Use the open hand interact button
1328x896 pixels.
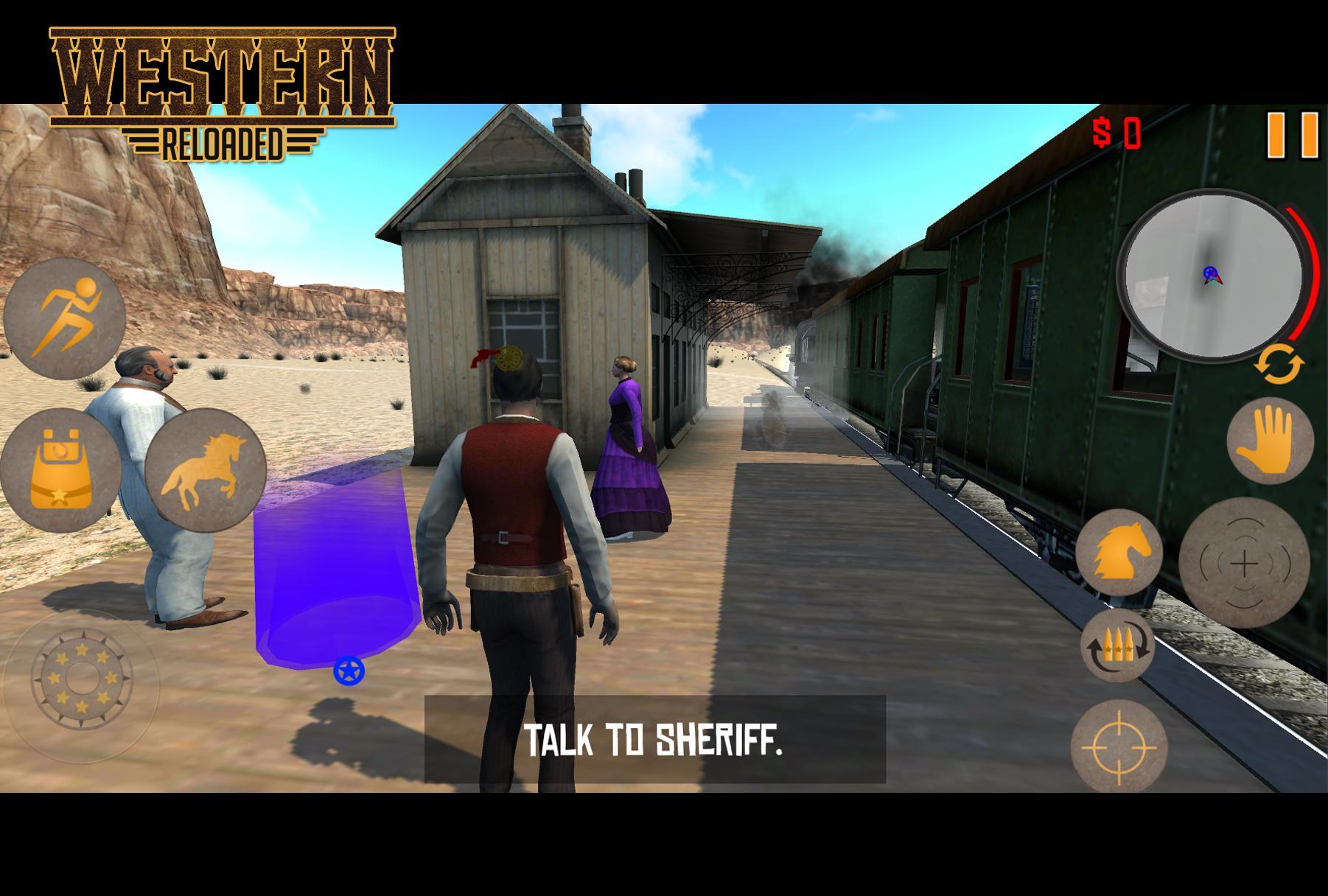(x=1269, y=441)
